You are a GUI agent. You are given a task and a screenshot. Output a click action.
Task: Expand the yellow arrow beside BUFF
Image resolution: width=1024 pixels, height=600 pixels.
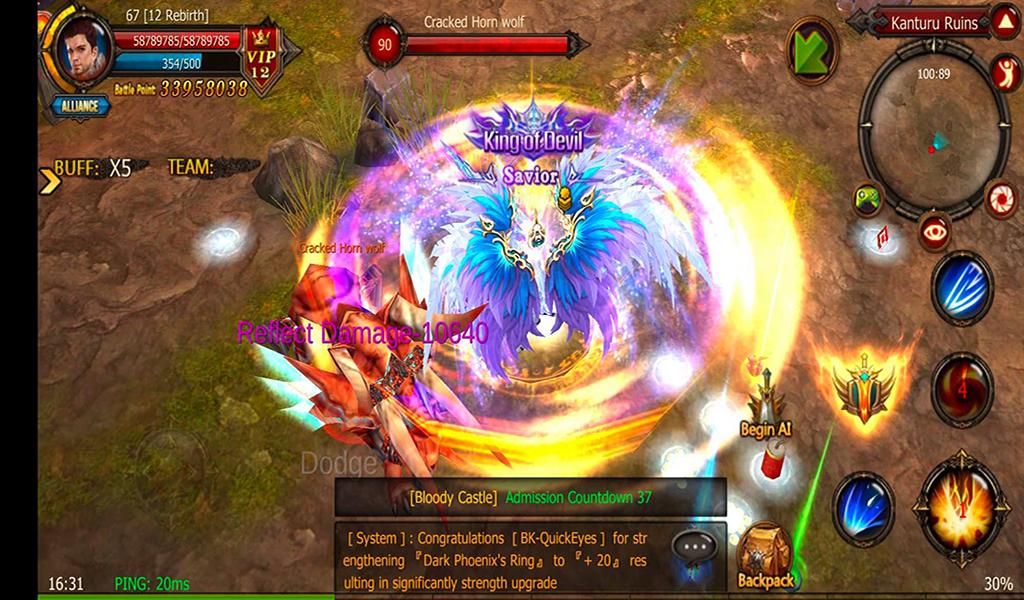pos(47,180)
